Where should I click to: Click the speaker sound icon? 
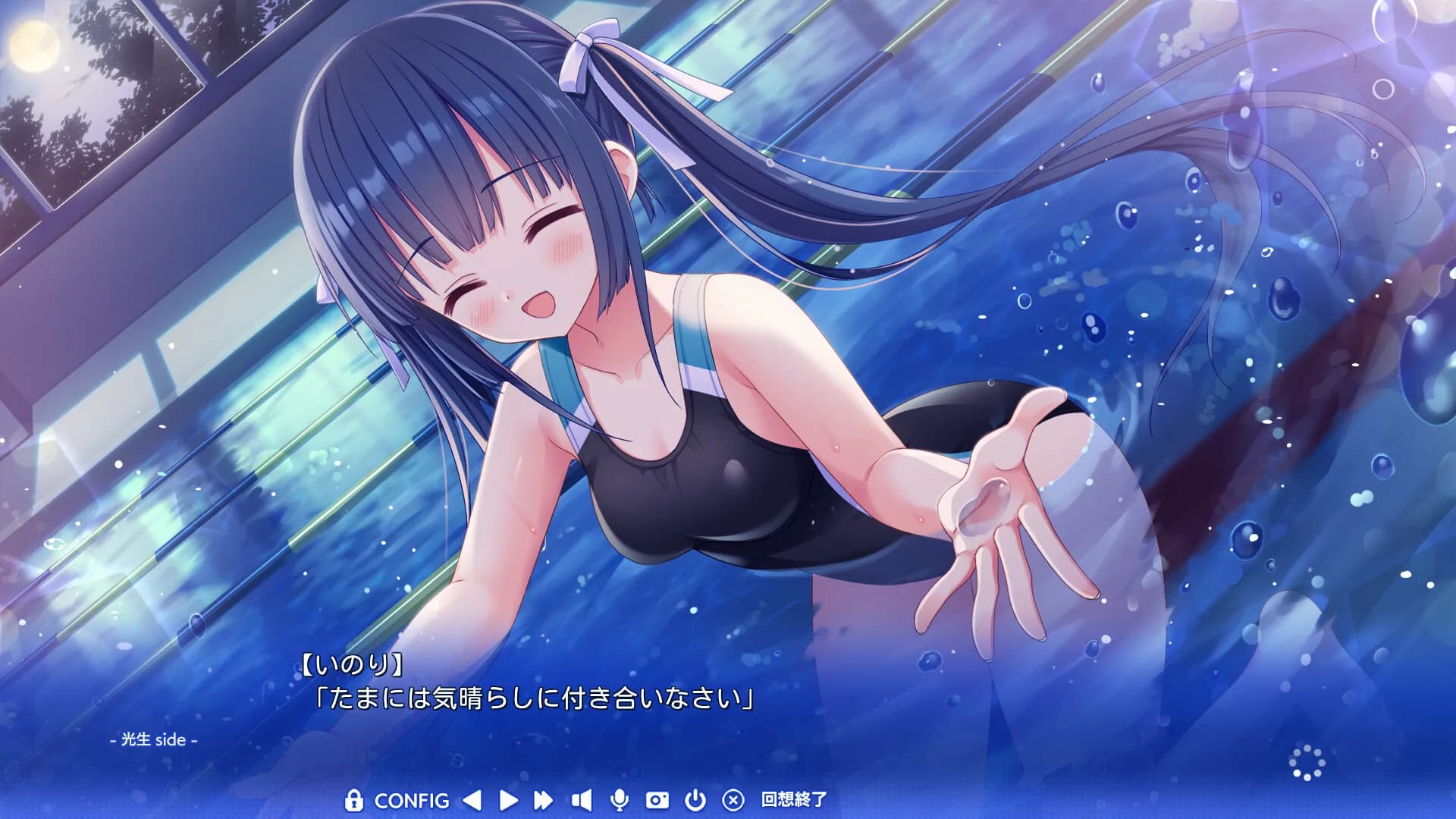(582, 800)
